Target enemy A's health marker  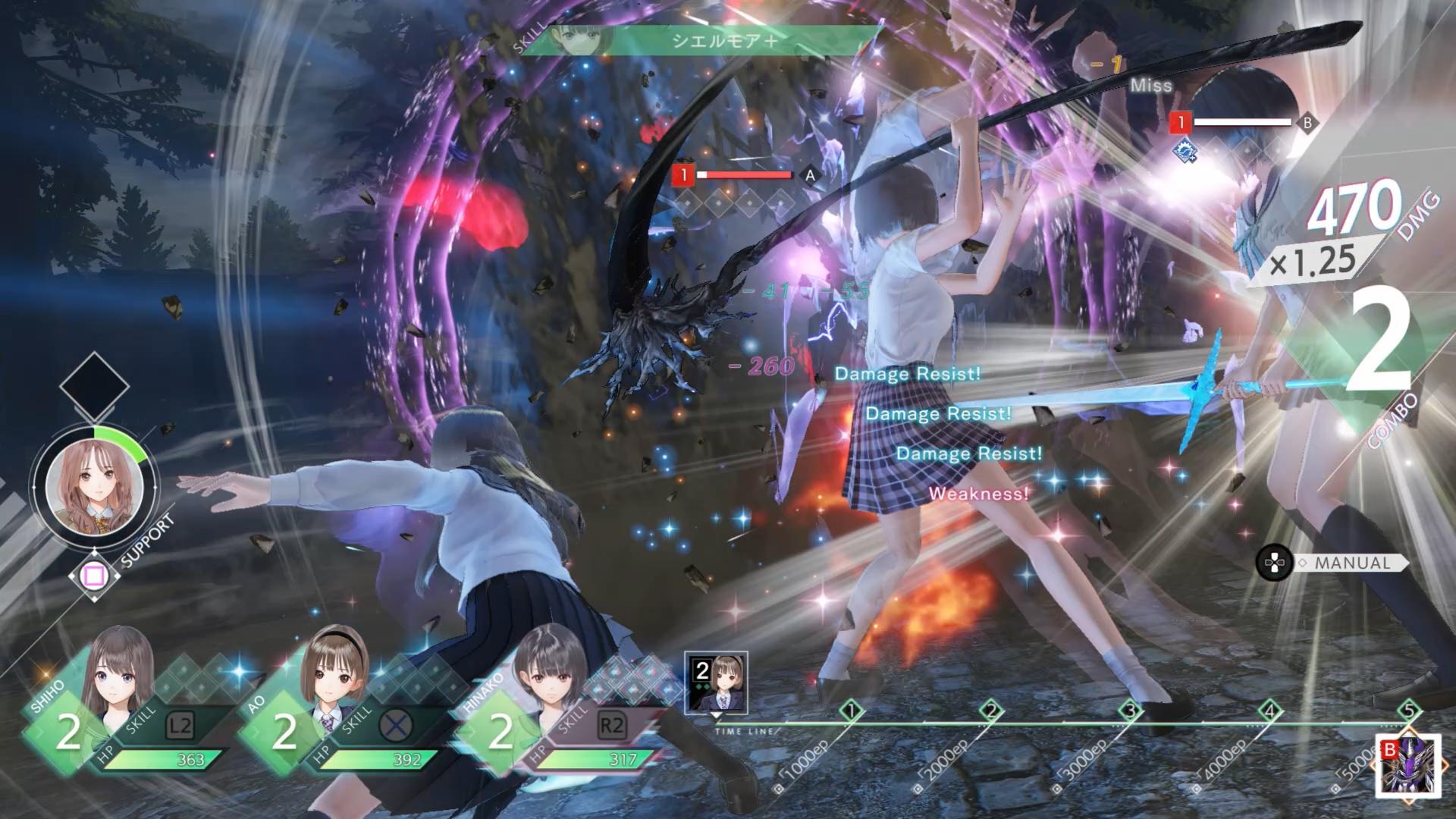745,175
